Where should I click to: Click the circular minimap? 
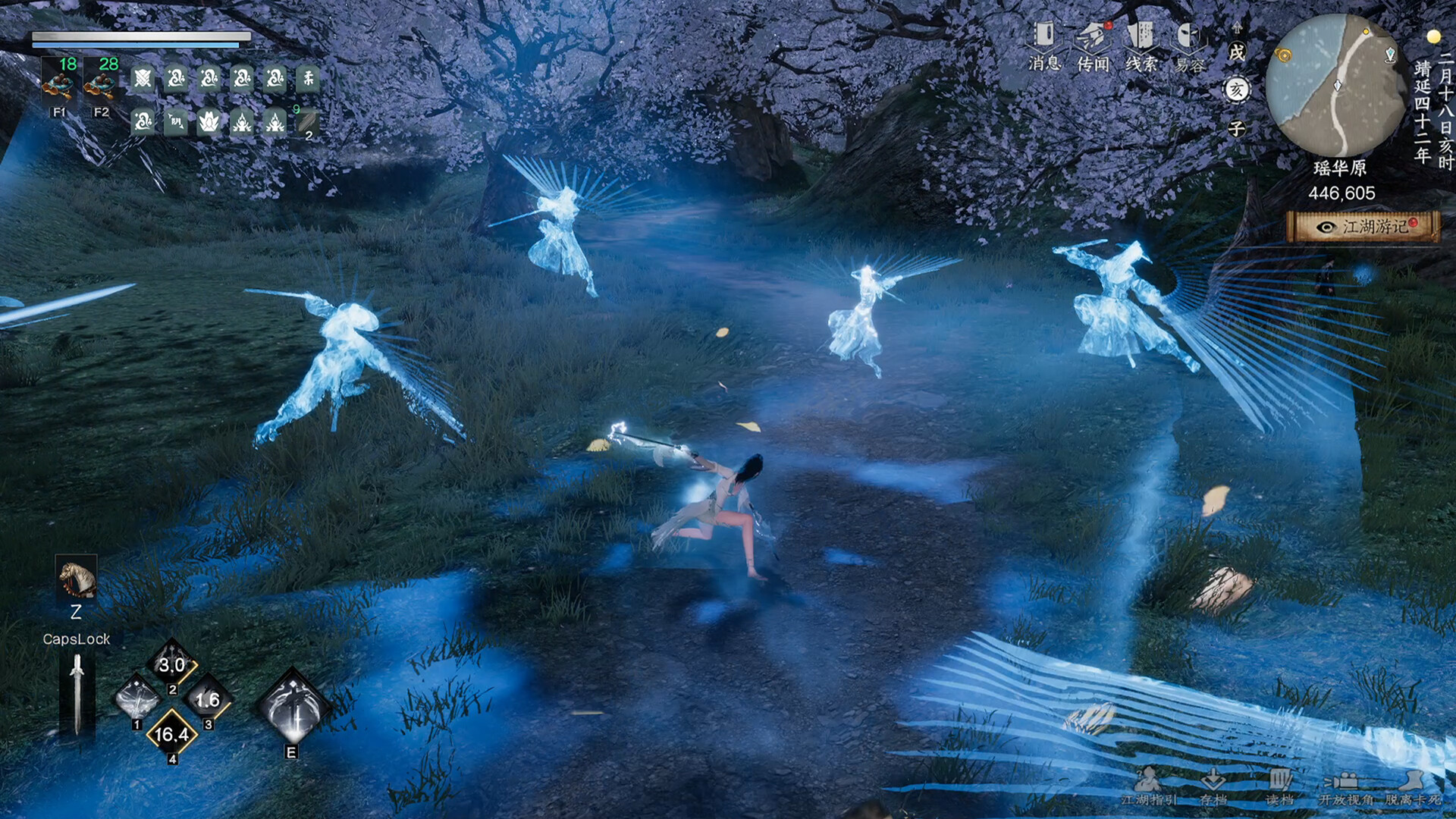pos(1336,85)
